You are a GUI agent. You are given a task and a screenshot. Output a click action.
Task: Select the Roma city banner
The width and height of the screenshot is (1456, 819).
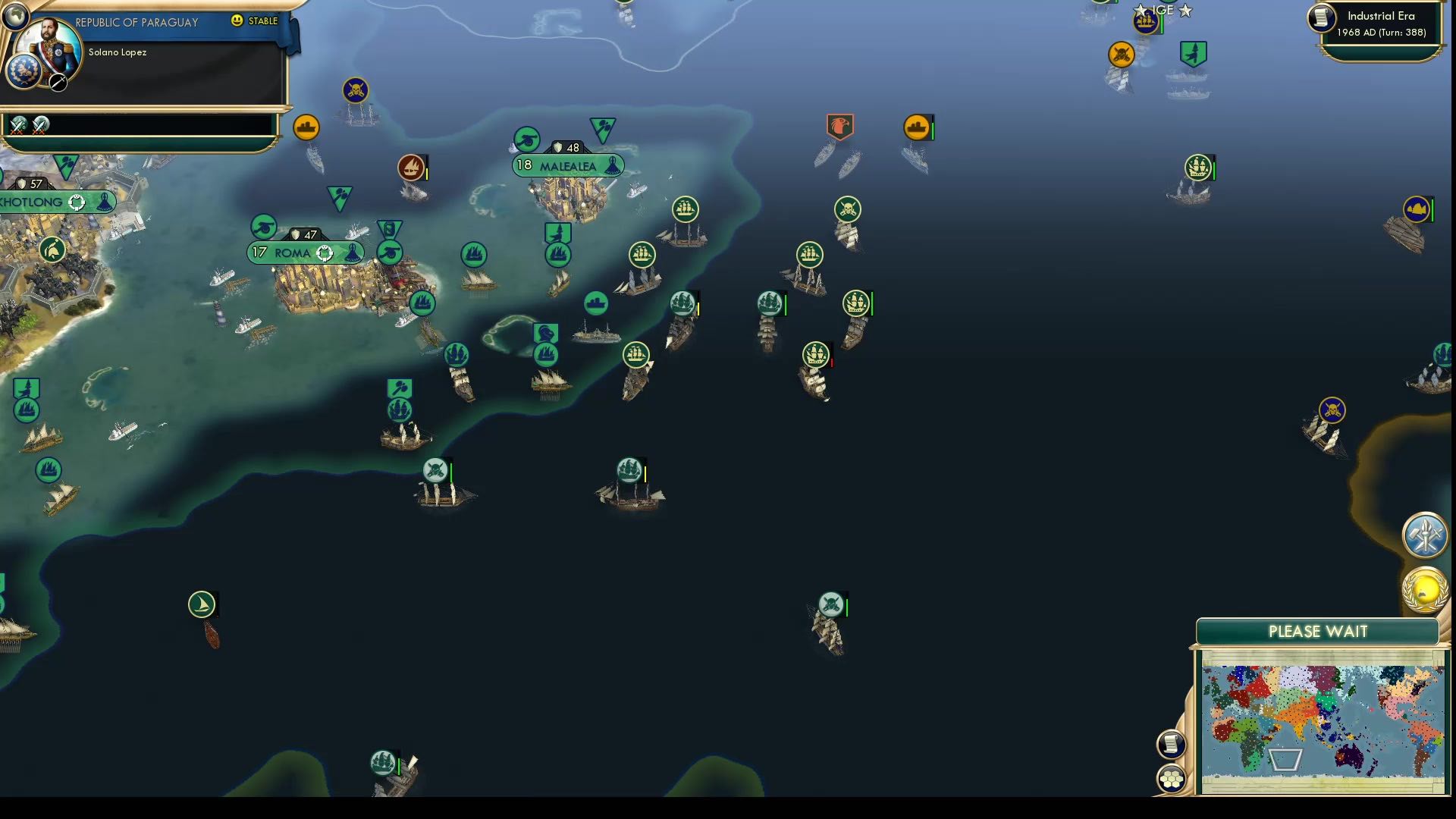(303, 252)
